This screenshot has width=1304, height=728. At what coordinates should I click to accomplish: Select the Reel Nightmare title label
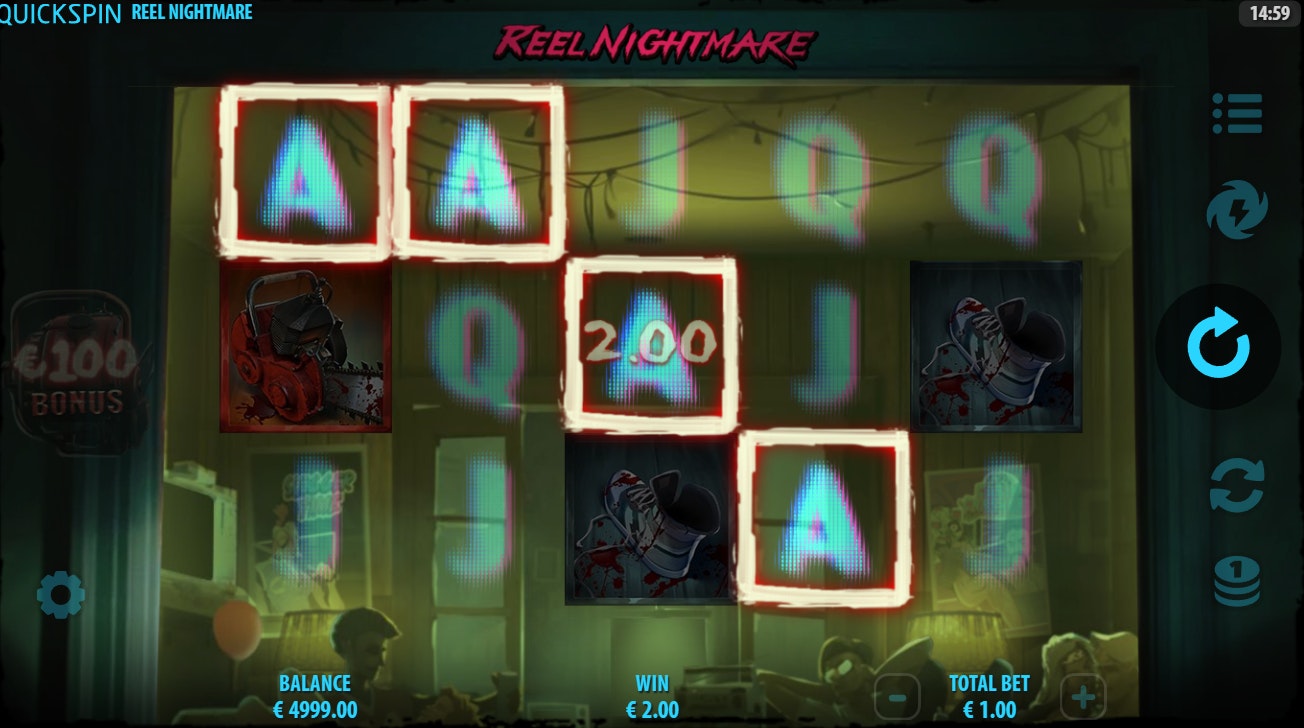[190, 13]
